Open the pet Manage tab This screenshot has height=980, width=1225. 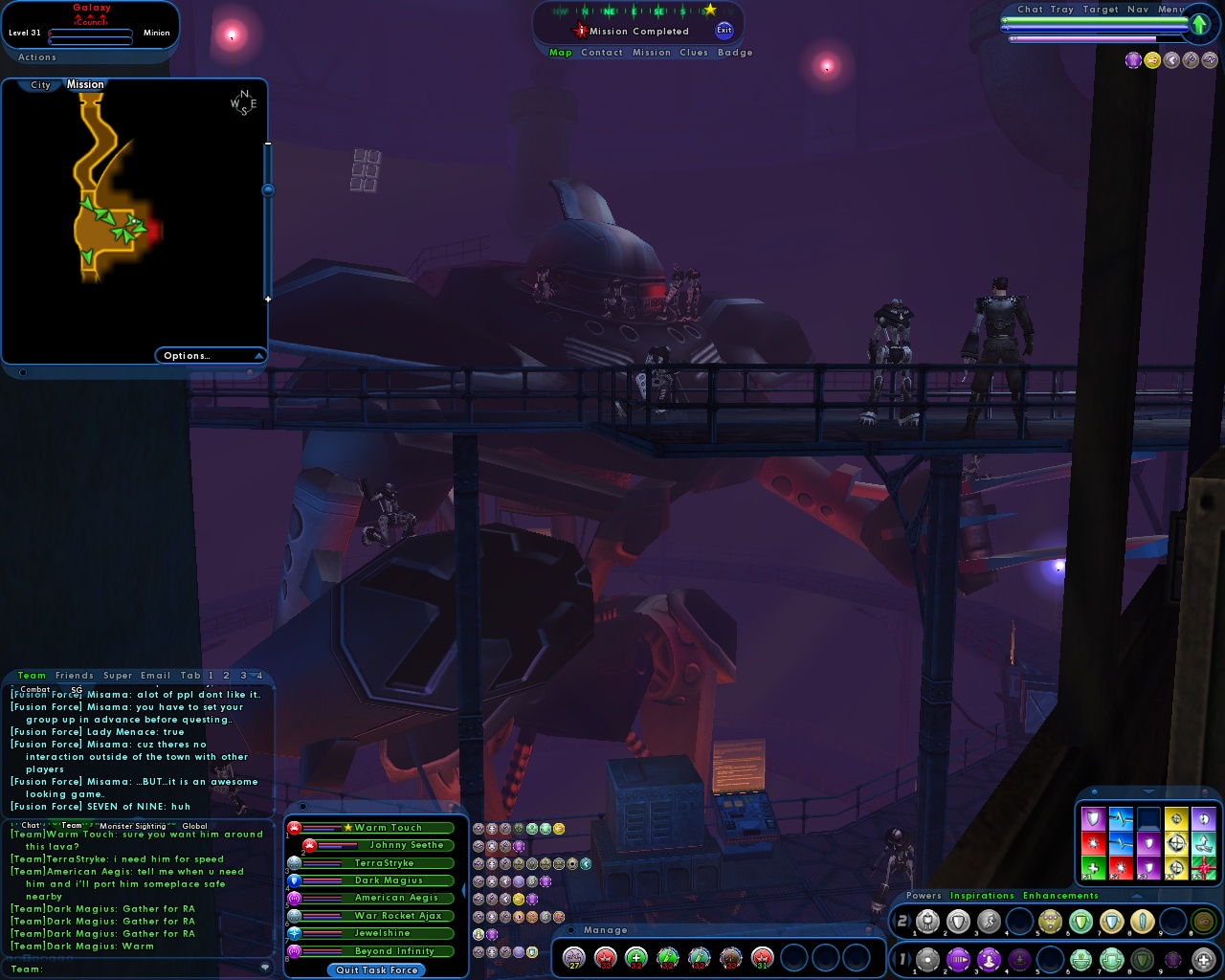click(x=606, y=930)
